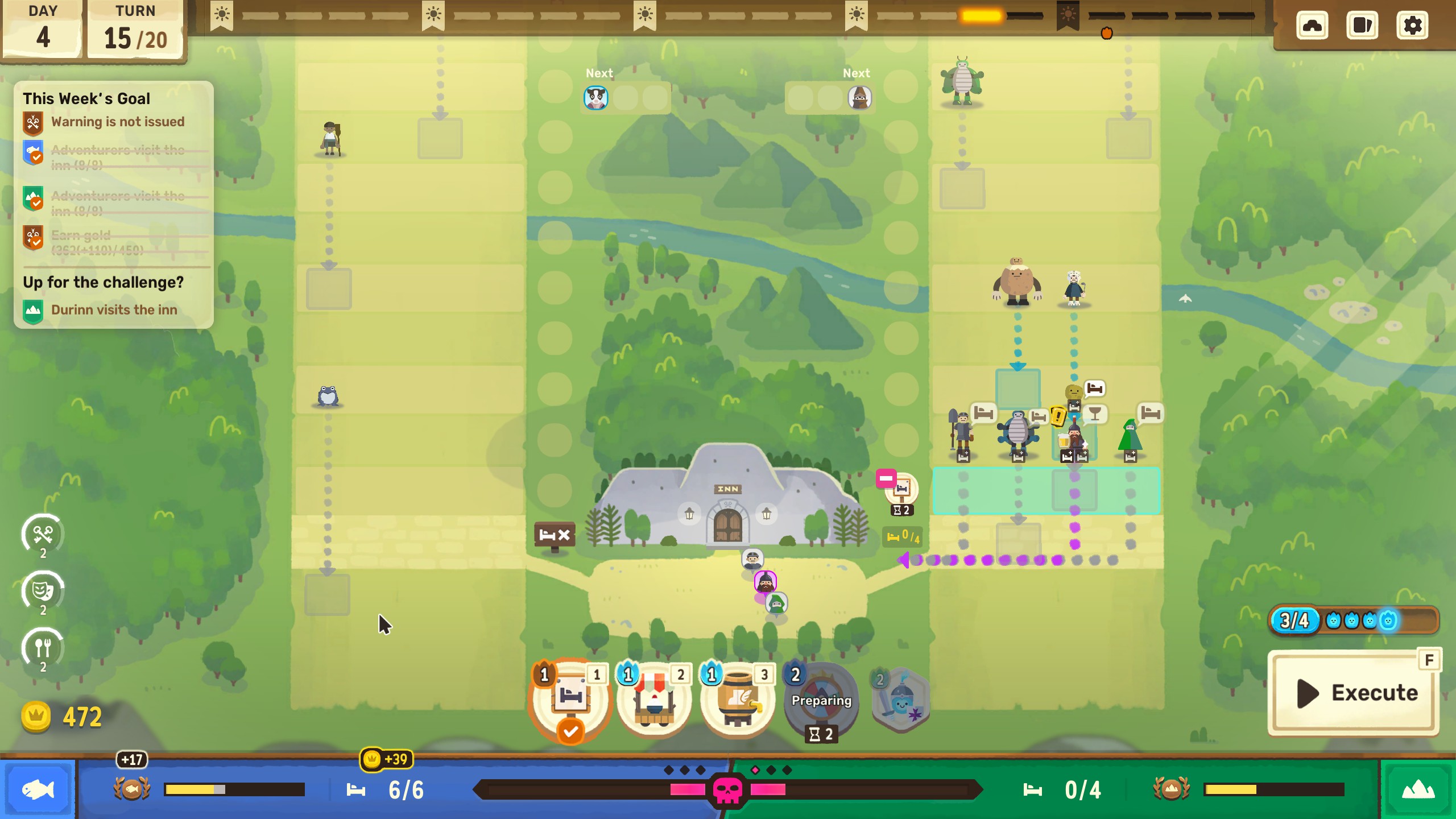Remove the placed bed sign with minus button

pos(886,479)
